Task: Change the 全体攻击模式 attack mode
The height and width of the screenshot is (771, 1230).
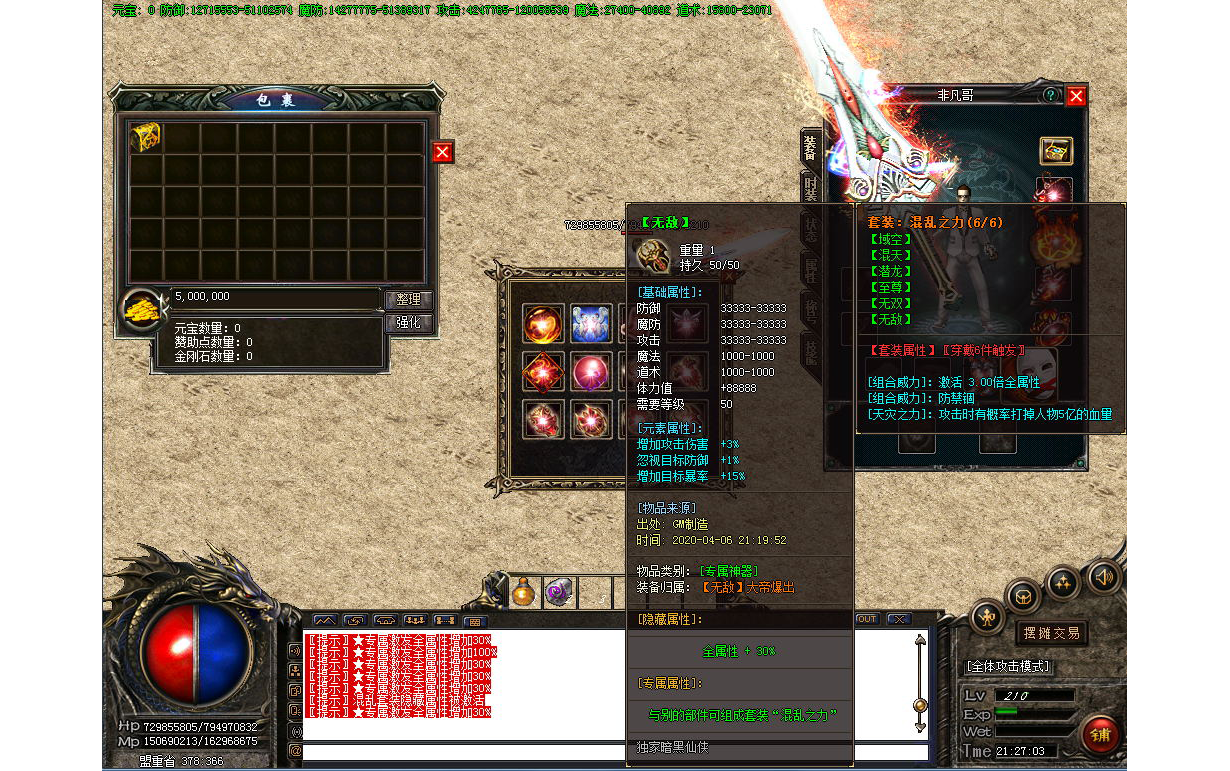Action: [1007, 667]
